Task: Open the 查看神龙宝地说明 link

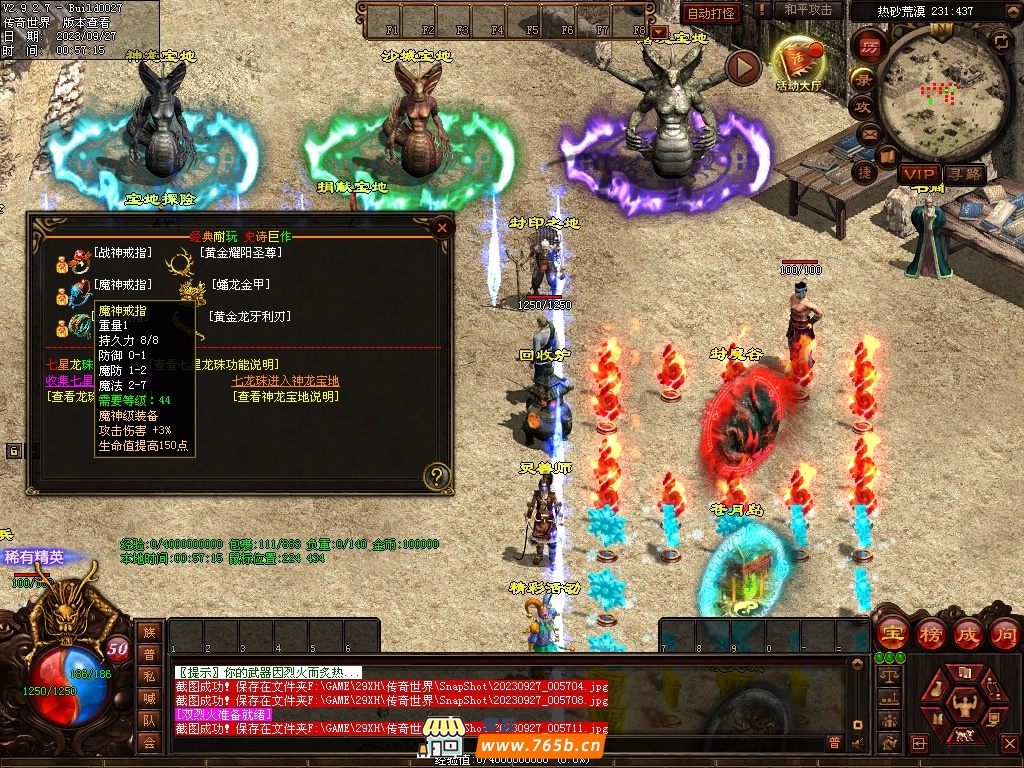Action: coord(285,397)
